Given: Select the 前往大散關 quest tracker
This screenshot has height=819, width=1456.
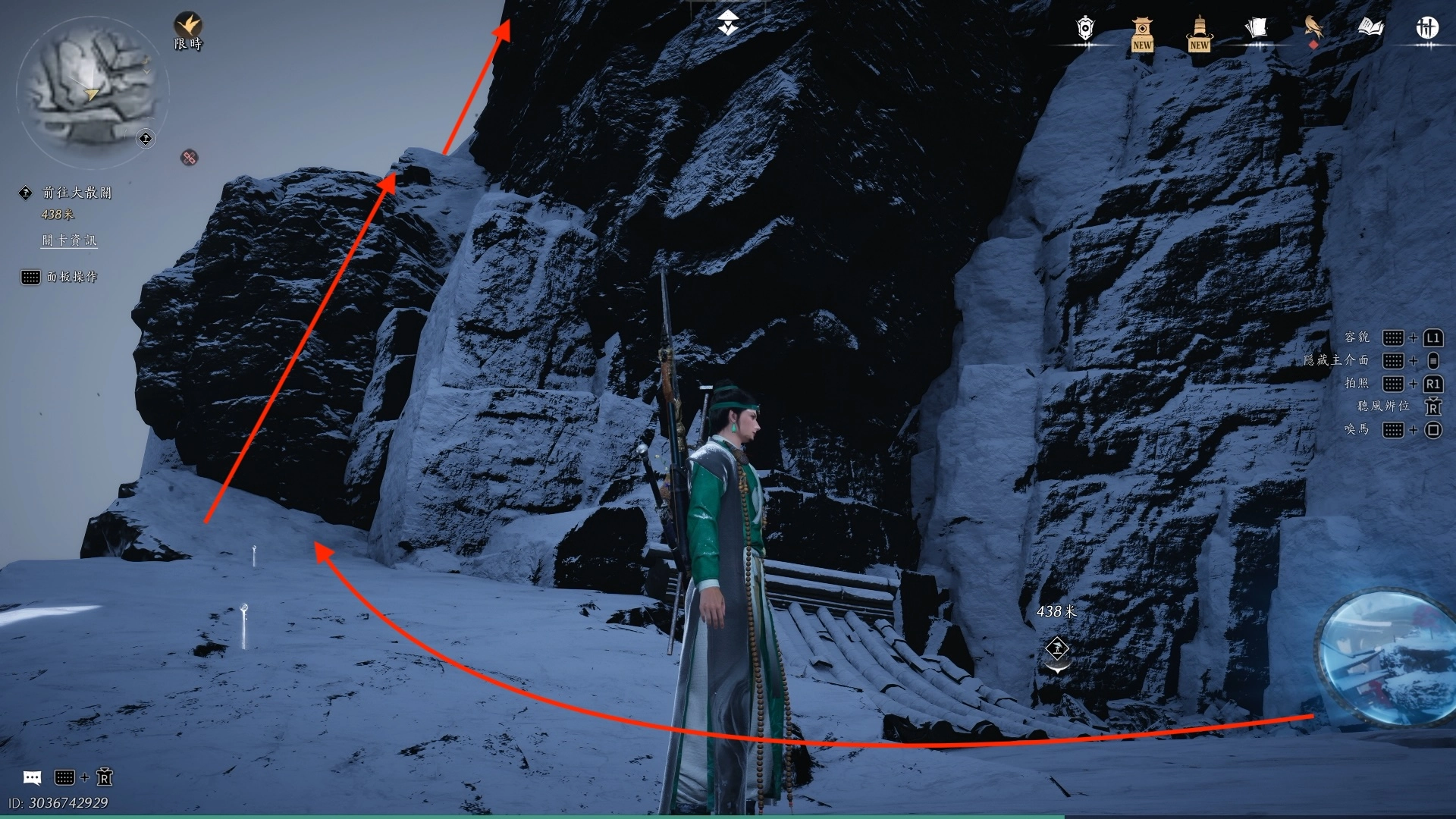Looking at the screenshot, I should (x=77, y=193).
